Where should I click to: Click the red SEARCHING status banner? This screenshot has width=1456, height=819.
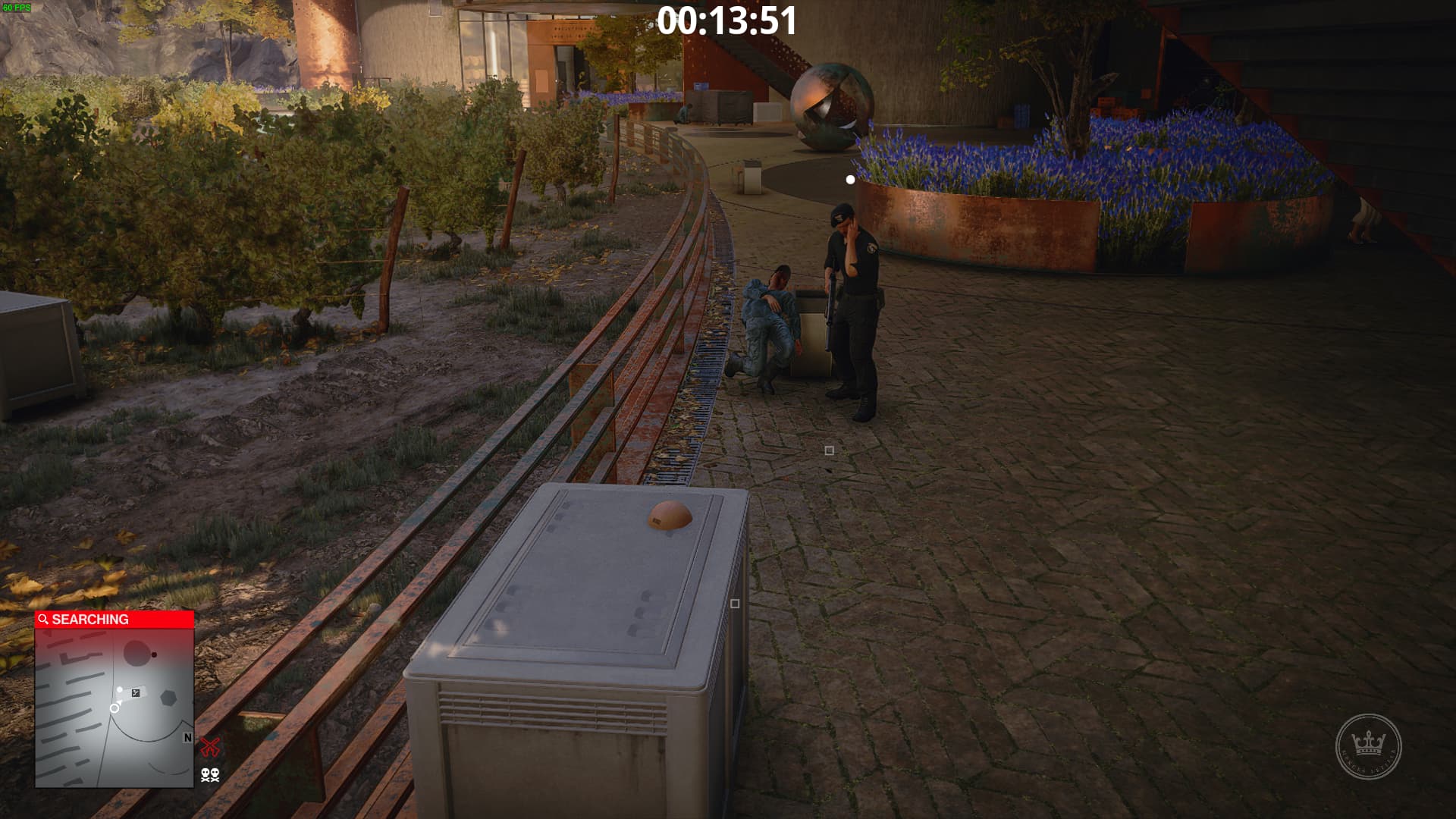(114, 620)
